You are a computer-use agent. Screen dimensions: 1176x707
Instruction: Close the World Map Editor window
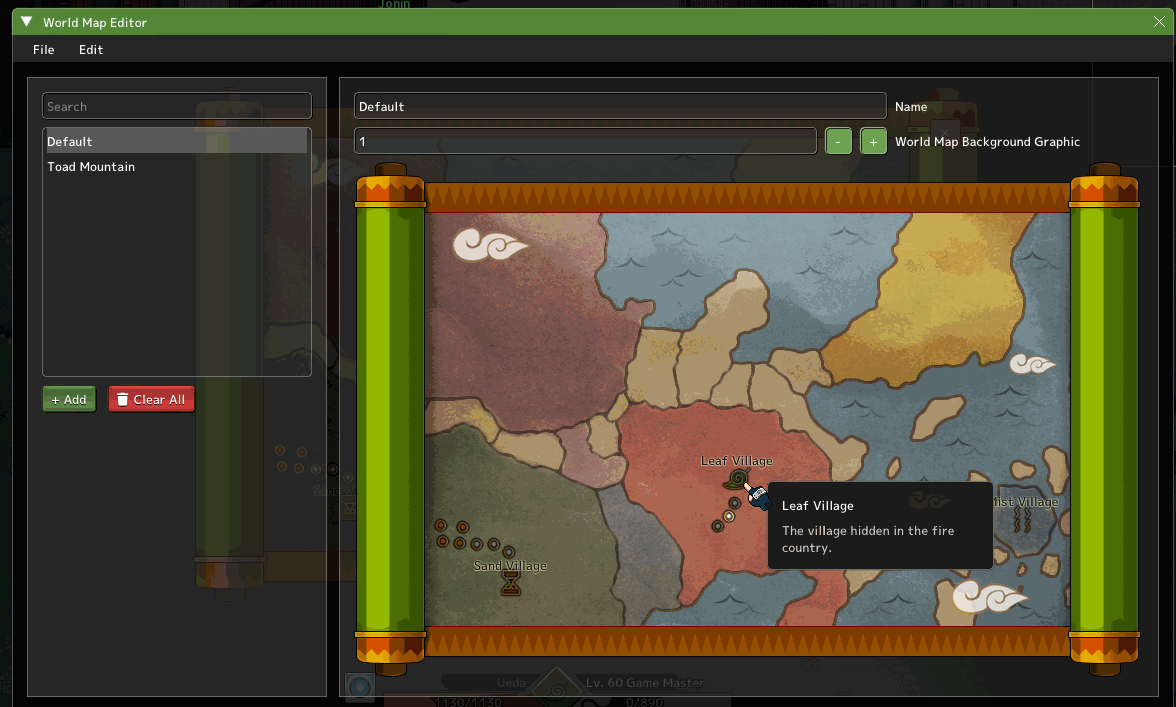[1159, 22]
